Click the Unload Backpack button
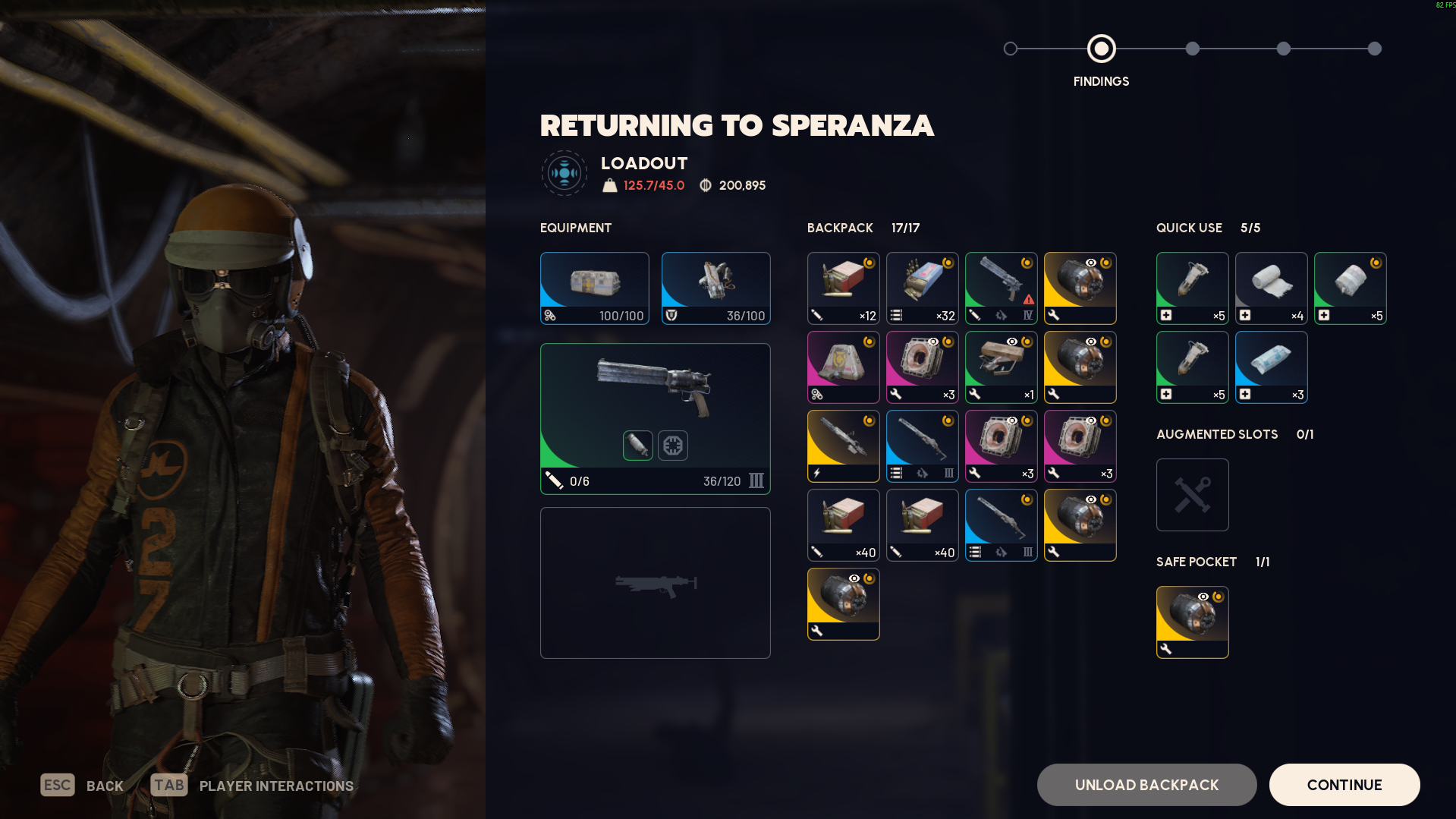 coord(1146,785)
